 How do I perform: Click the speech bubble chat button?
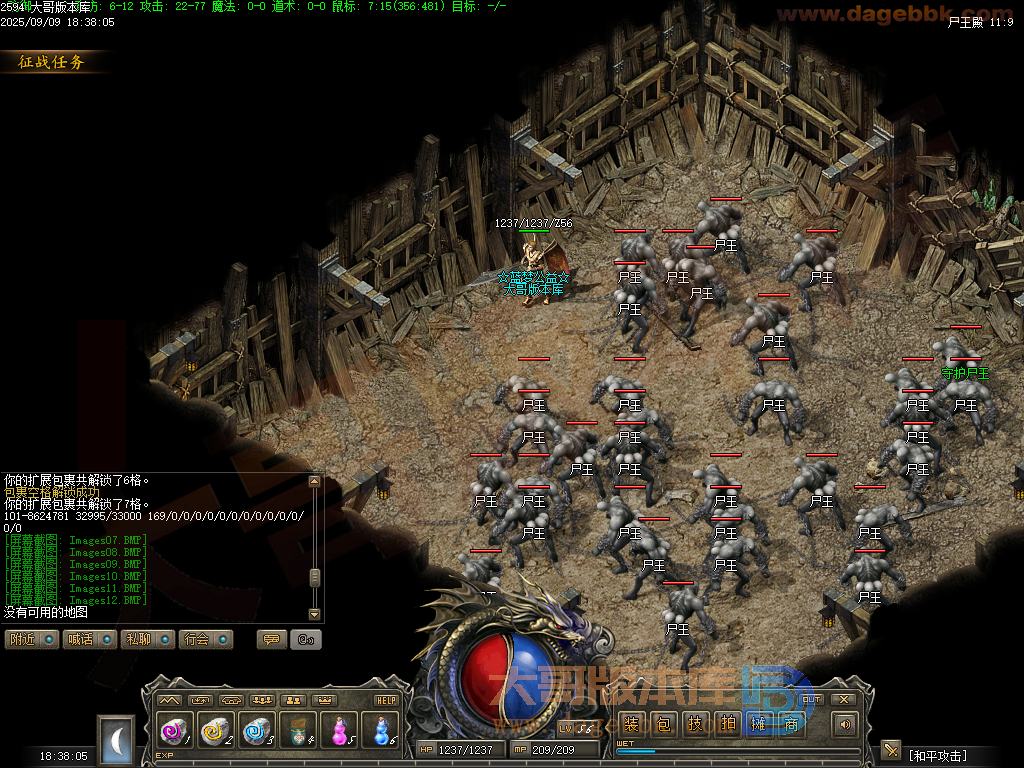271,639
